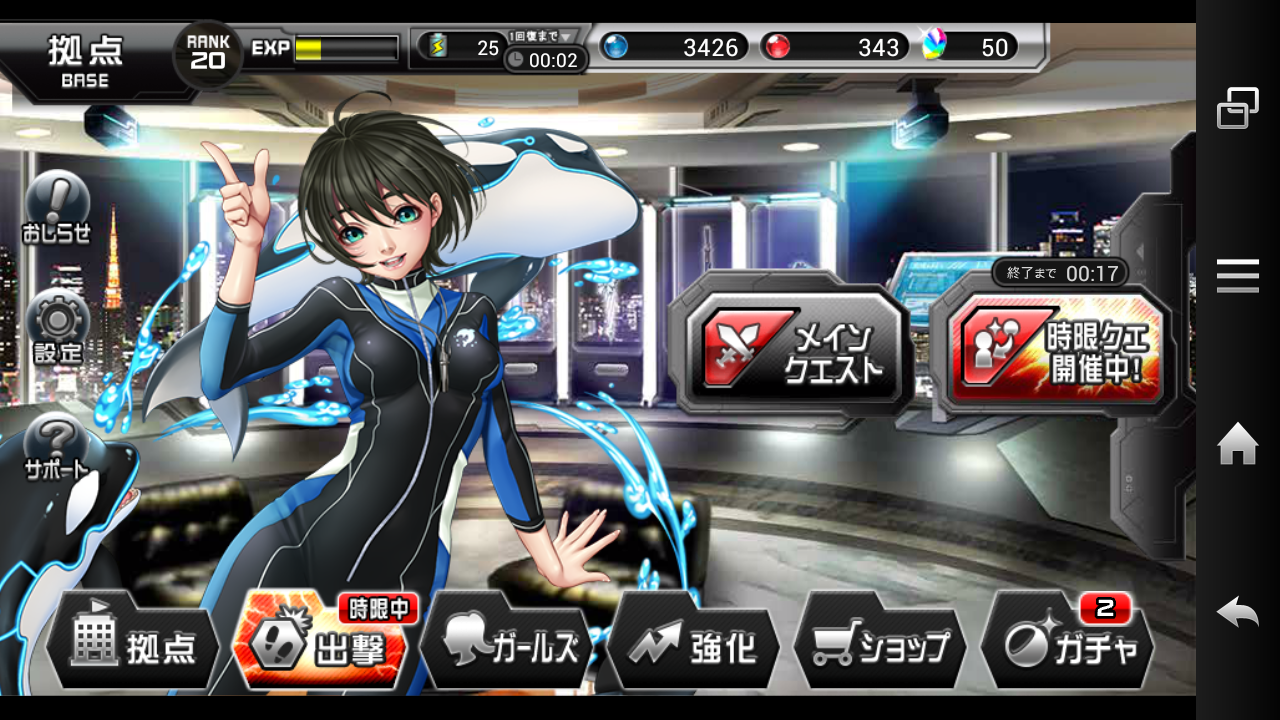Open the ガールズ girls tab
The image size is (1280, 720).
(508, 646)
